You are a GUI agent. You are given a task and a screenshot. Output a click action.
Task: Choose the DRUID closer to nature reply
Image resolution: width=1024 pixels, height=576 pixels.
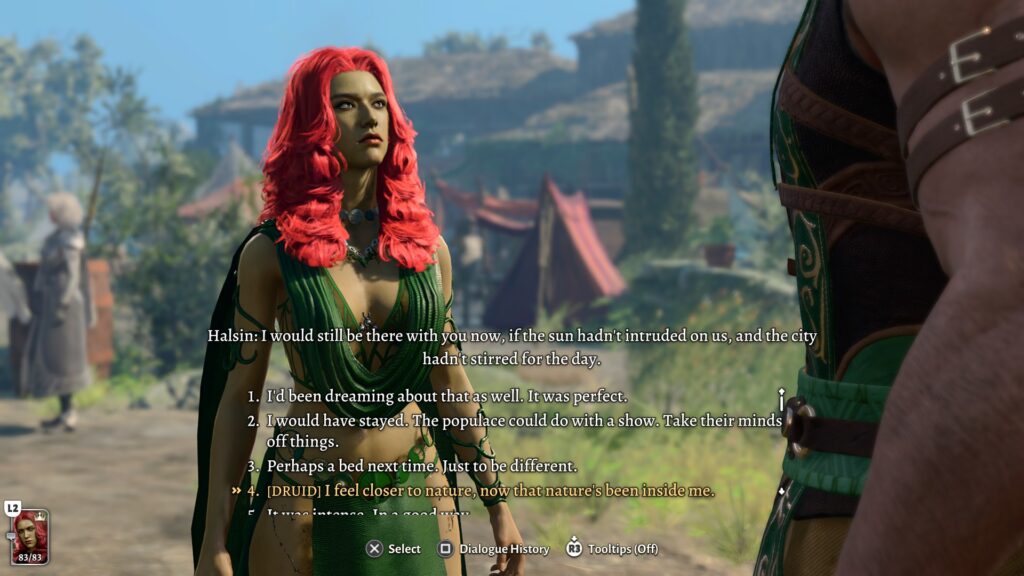pyautogui.click(x=490, y=490)
